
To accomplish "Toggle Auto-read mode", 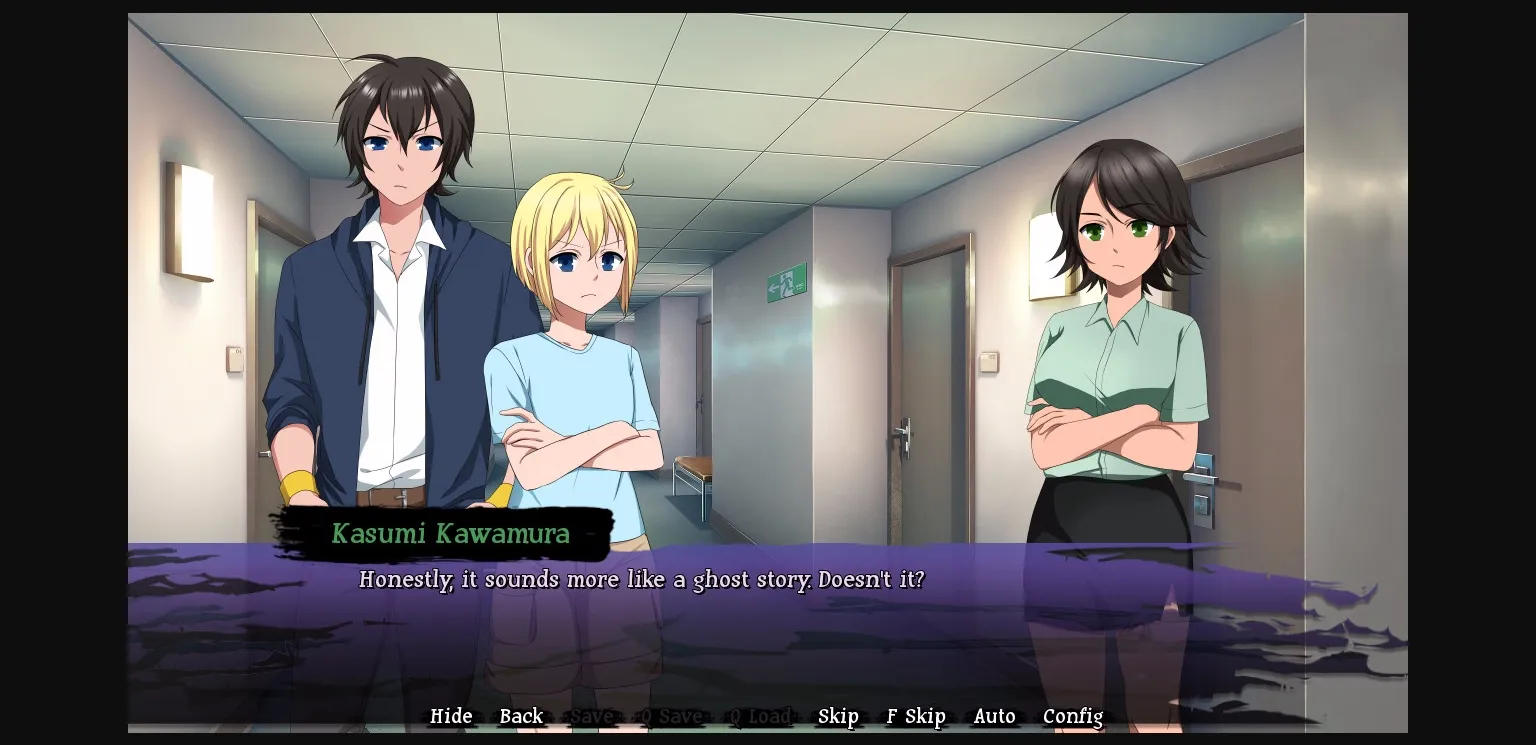I will [x=994, y=716].
